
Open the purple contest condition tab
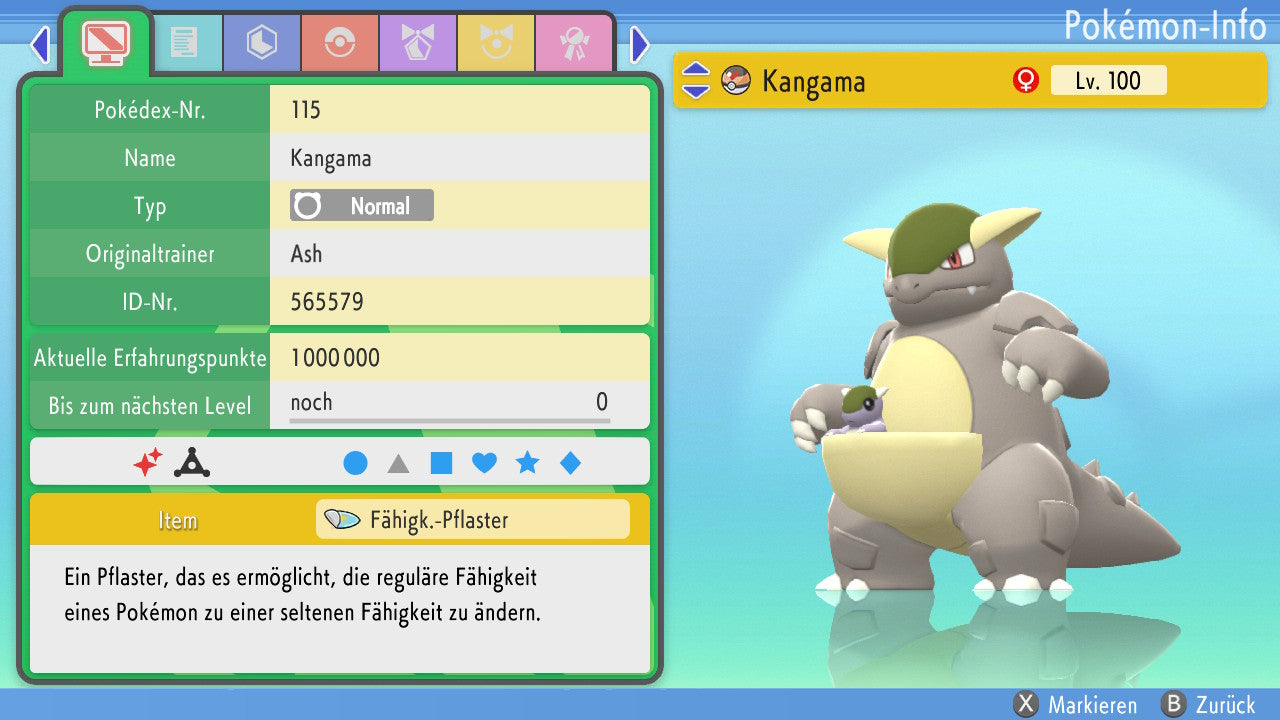coord(417,43)
